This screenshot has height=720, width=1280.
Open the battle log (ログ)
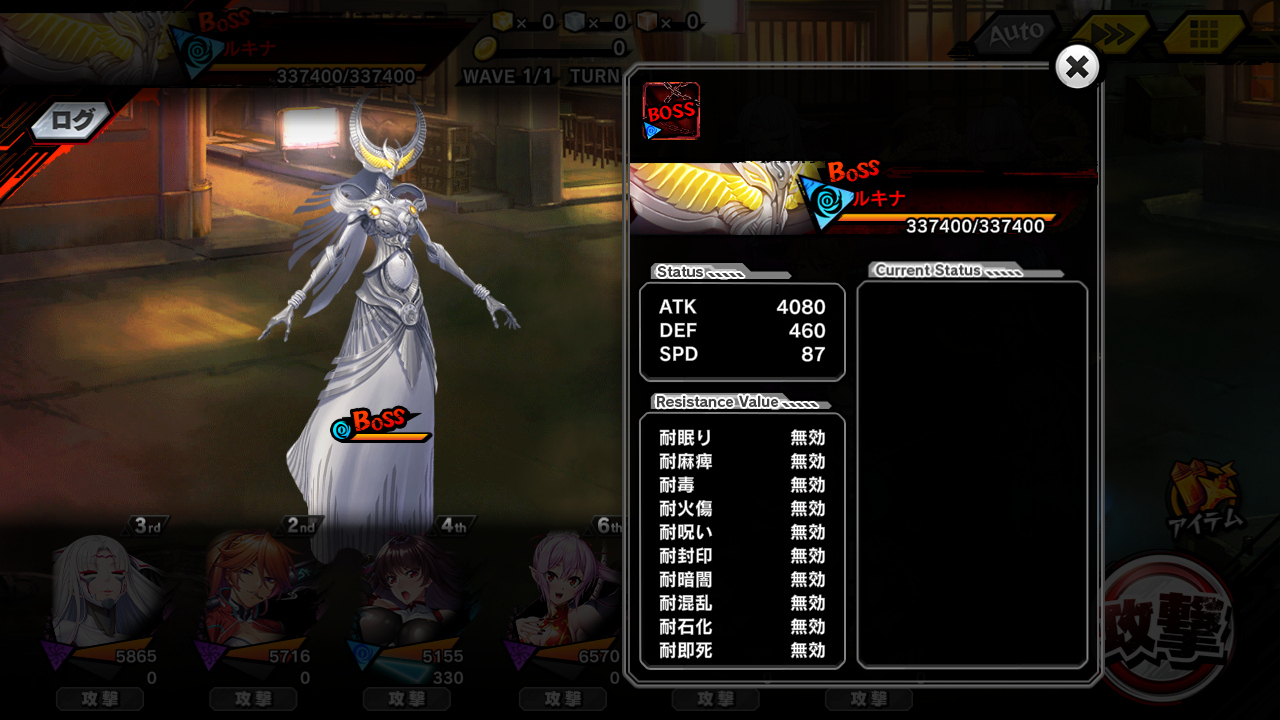(x=72, y=121)
